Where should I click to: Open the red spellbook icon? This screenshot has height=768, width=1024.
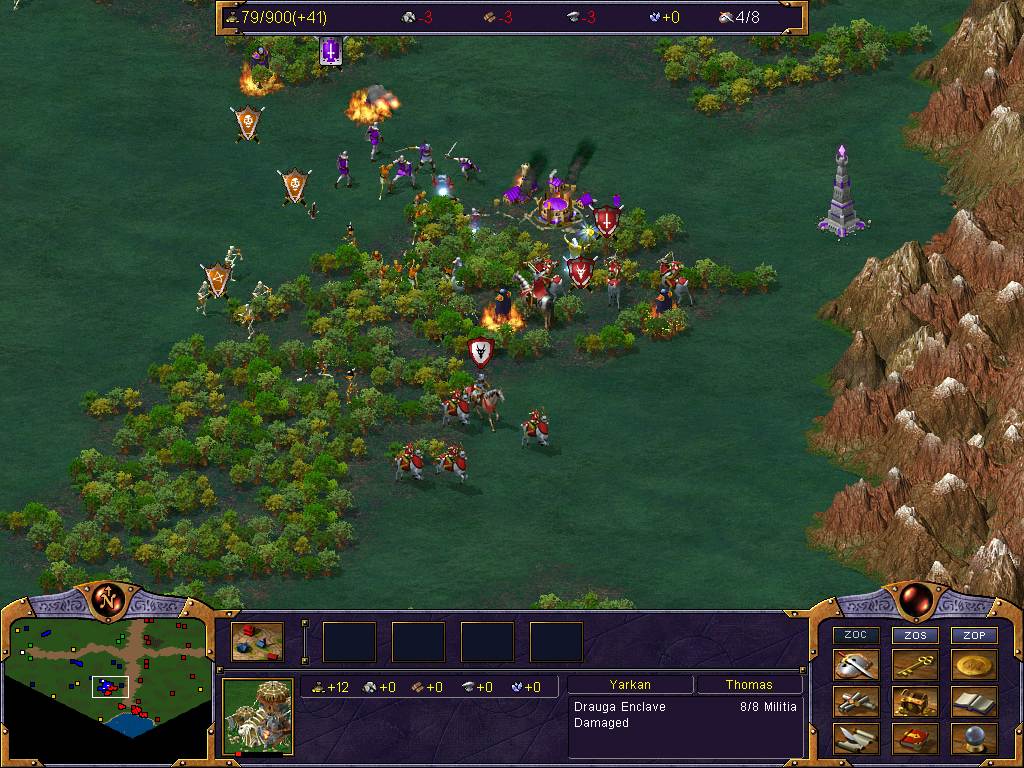916,739
